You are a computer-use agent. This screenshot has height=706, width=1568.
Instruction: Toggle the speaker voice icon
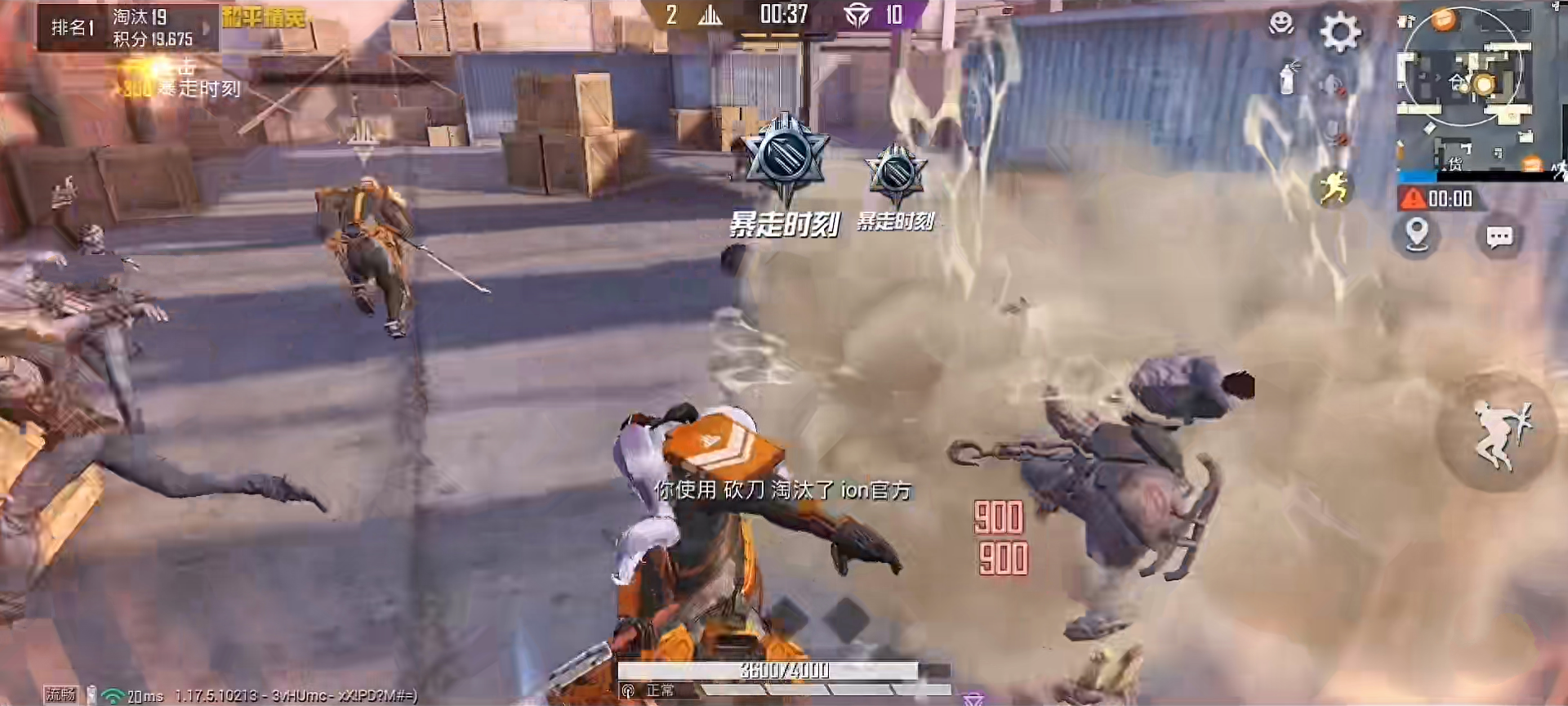(x=1332, y=84)
